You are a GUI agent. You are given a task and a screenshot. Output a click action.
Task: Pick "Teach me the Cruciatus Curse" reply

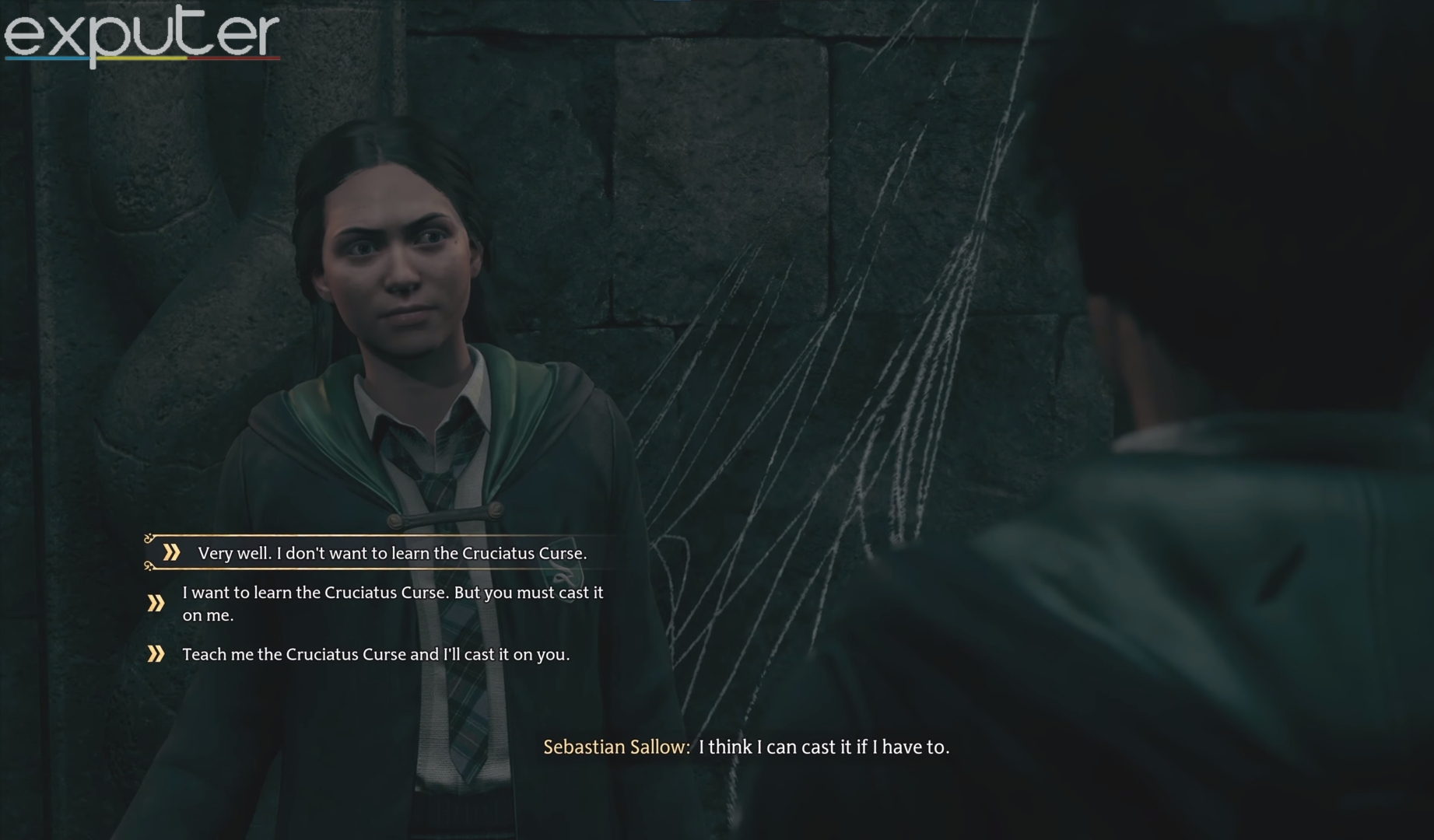click(376, 654)
